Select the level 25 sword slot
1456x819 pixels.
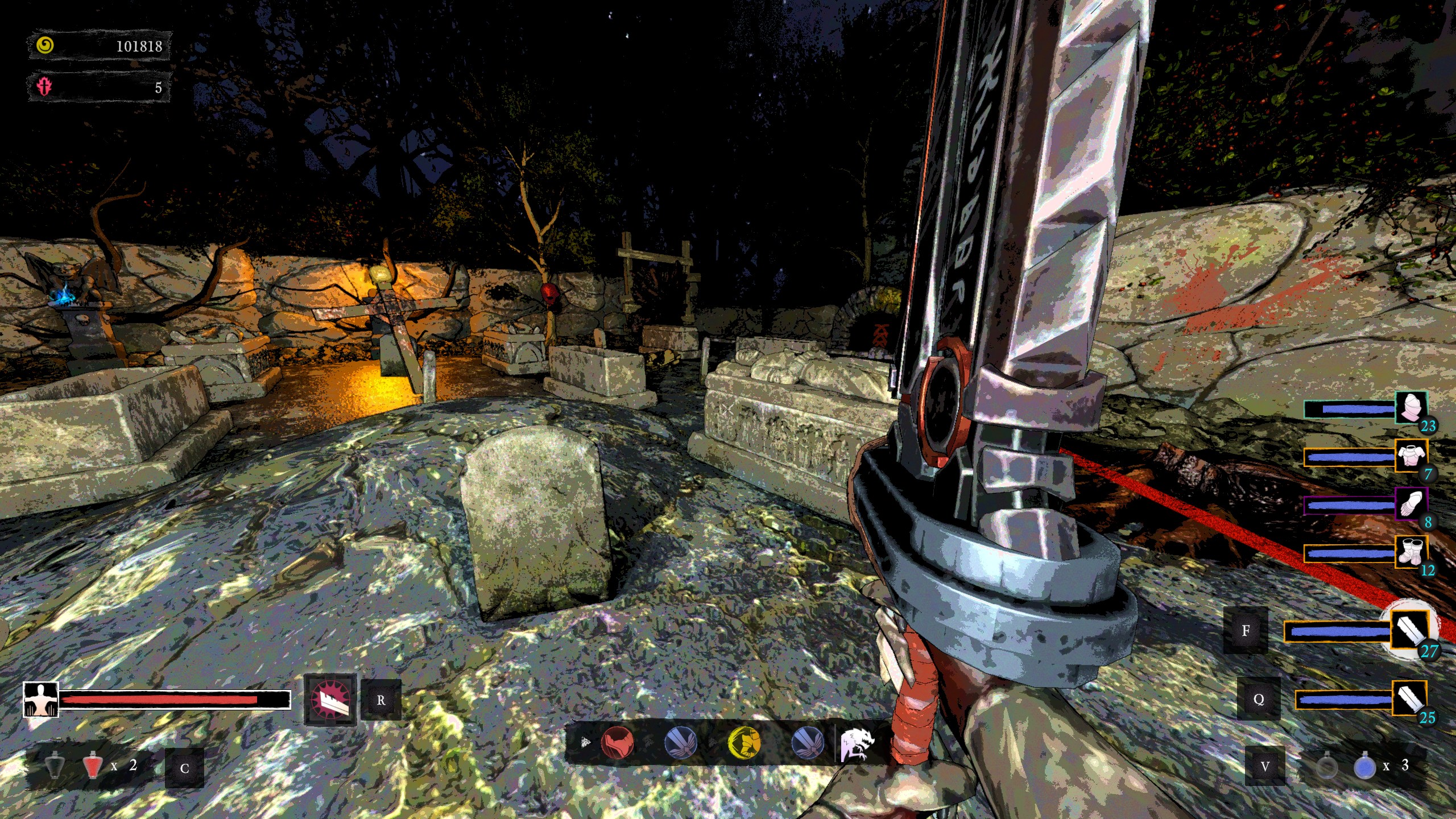click(x=1409, y=698)
